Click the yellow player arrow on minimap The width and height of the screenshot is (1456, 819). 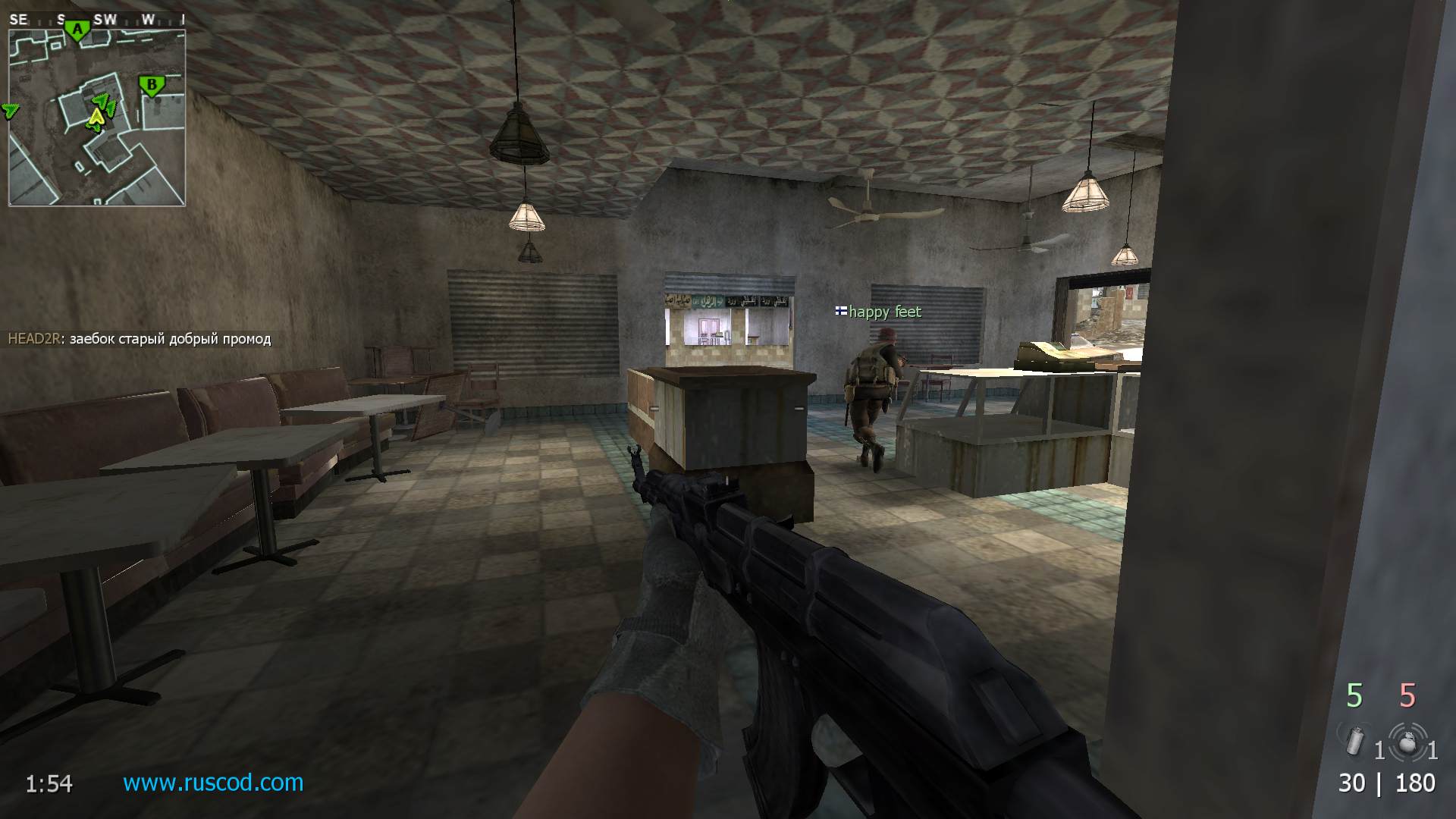point(96,118)
